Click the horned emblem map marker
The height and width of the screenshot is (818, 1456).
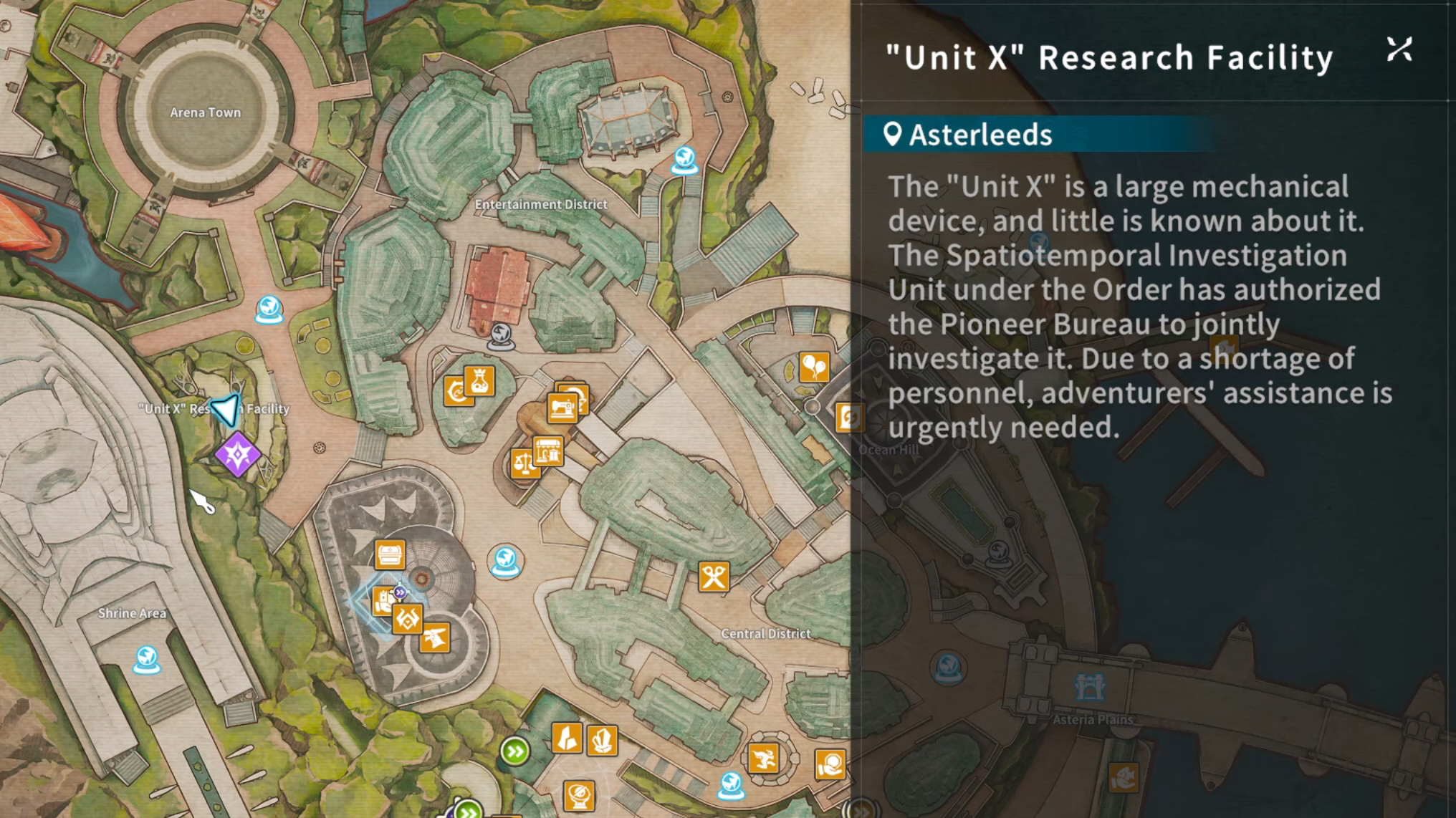407,619
